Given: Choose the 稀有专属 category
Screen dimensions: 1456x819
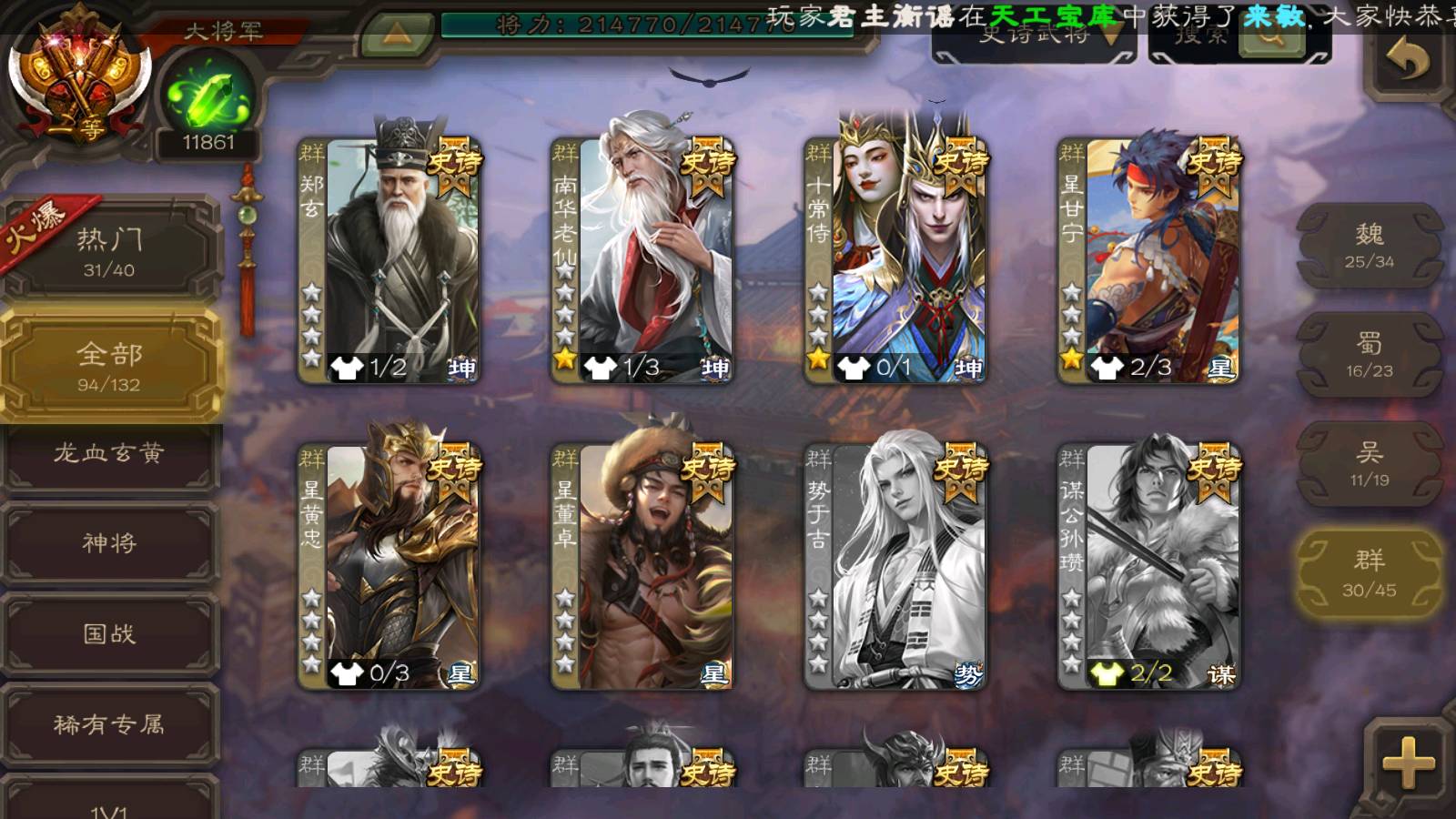Looking at the screenshot, I should [x=109, y=724].
